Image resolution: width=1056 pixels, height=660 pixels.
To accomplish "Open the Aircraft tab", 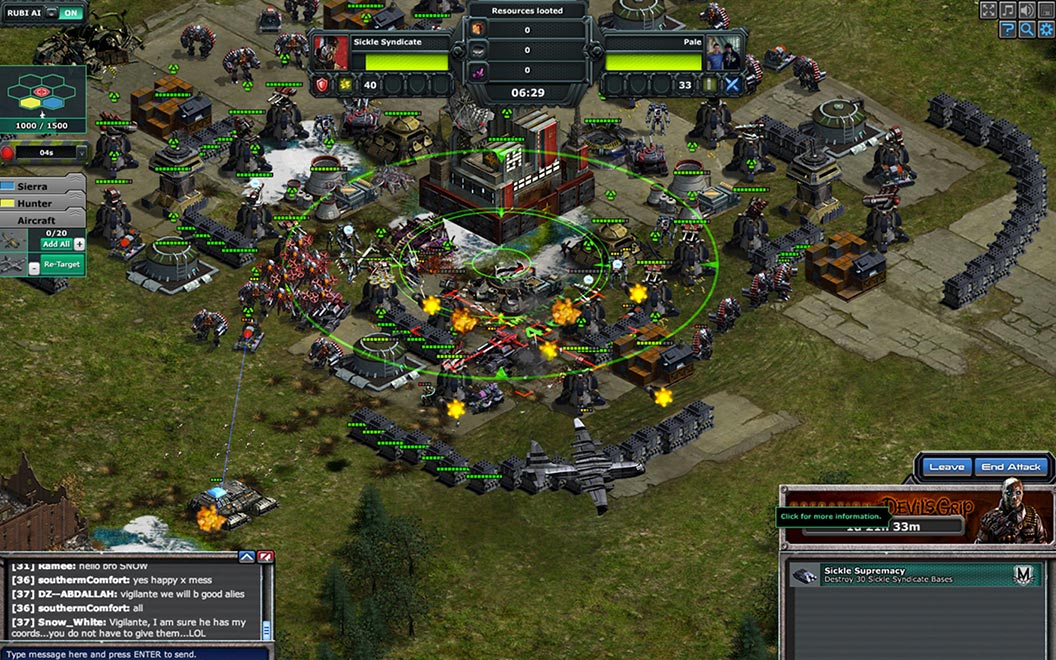I will point(42,219).
